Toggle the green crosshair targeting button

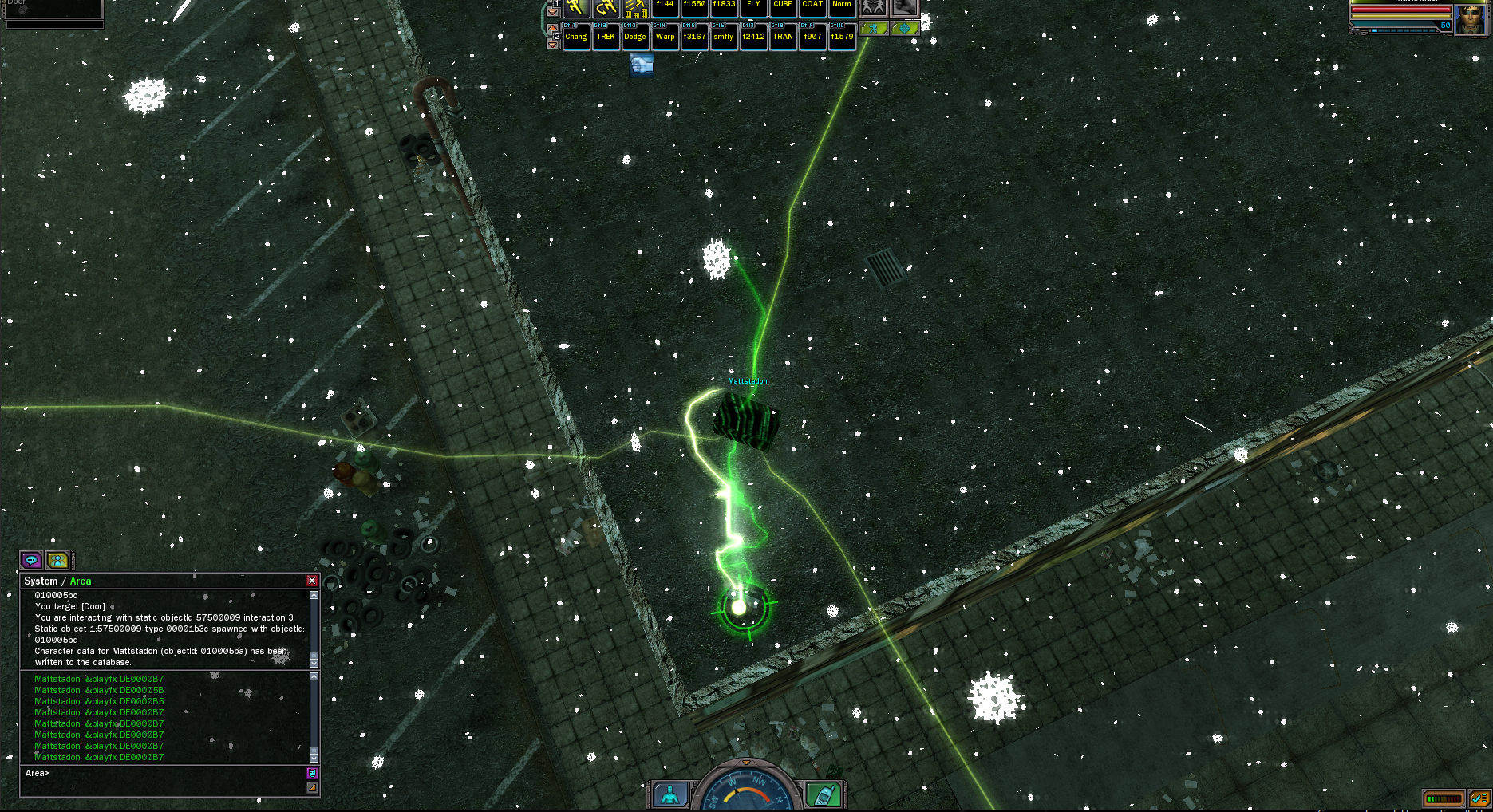[x=904, y=29]
